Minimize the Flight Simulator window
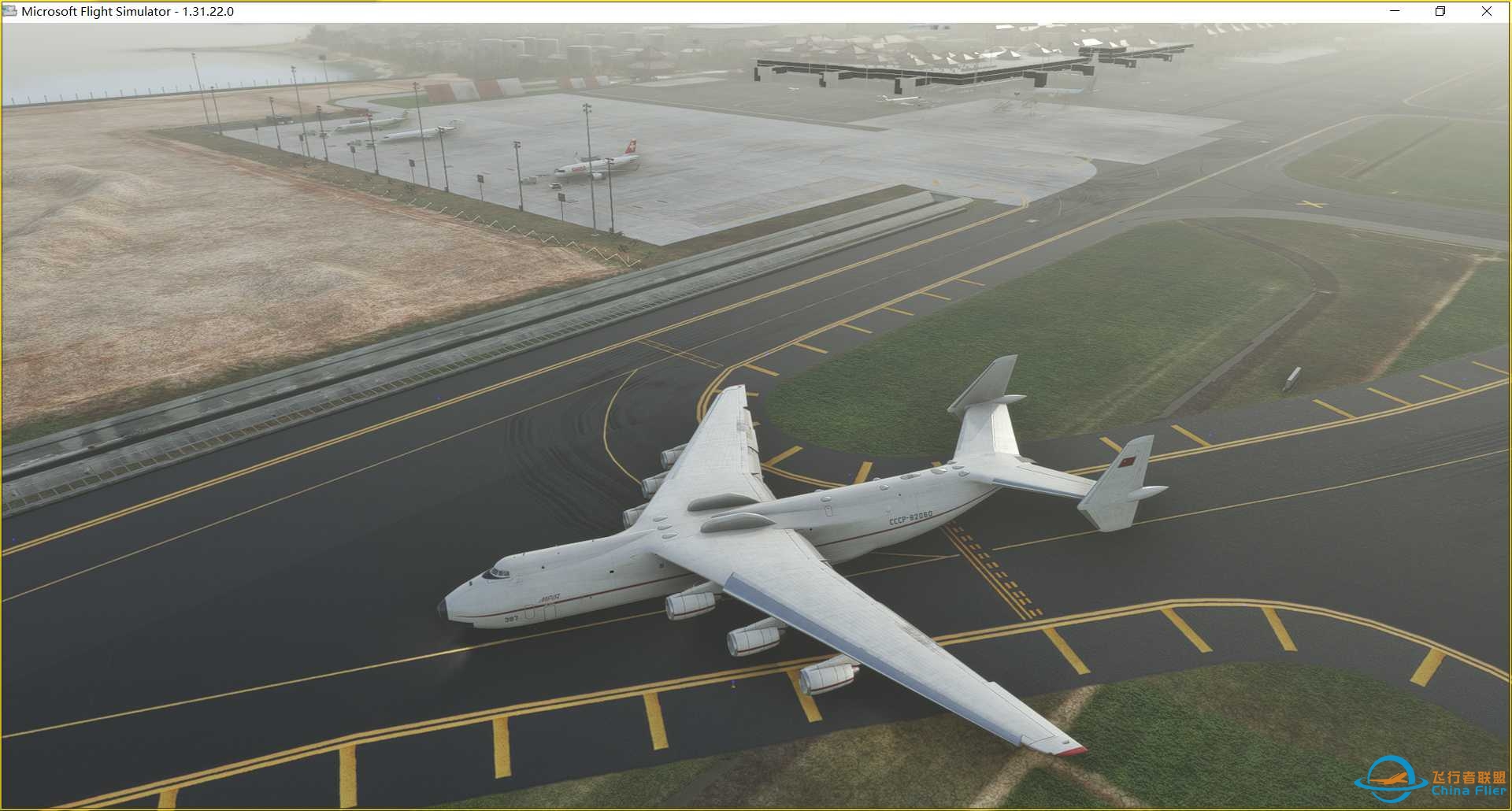This screenshot has height=811, width=1512. tap(1395, 11)
